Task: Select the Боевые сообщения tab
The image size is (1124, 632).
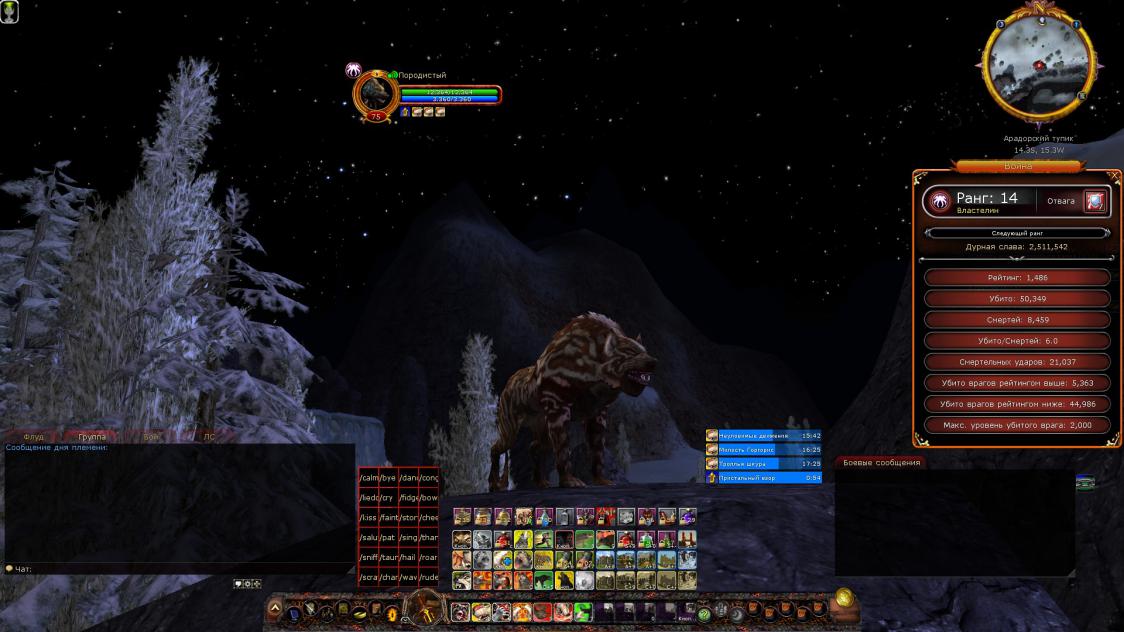Action: point(880,462)
